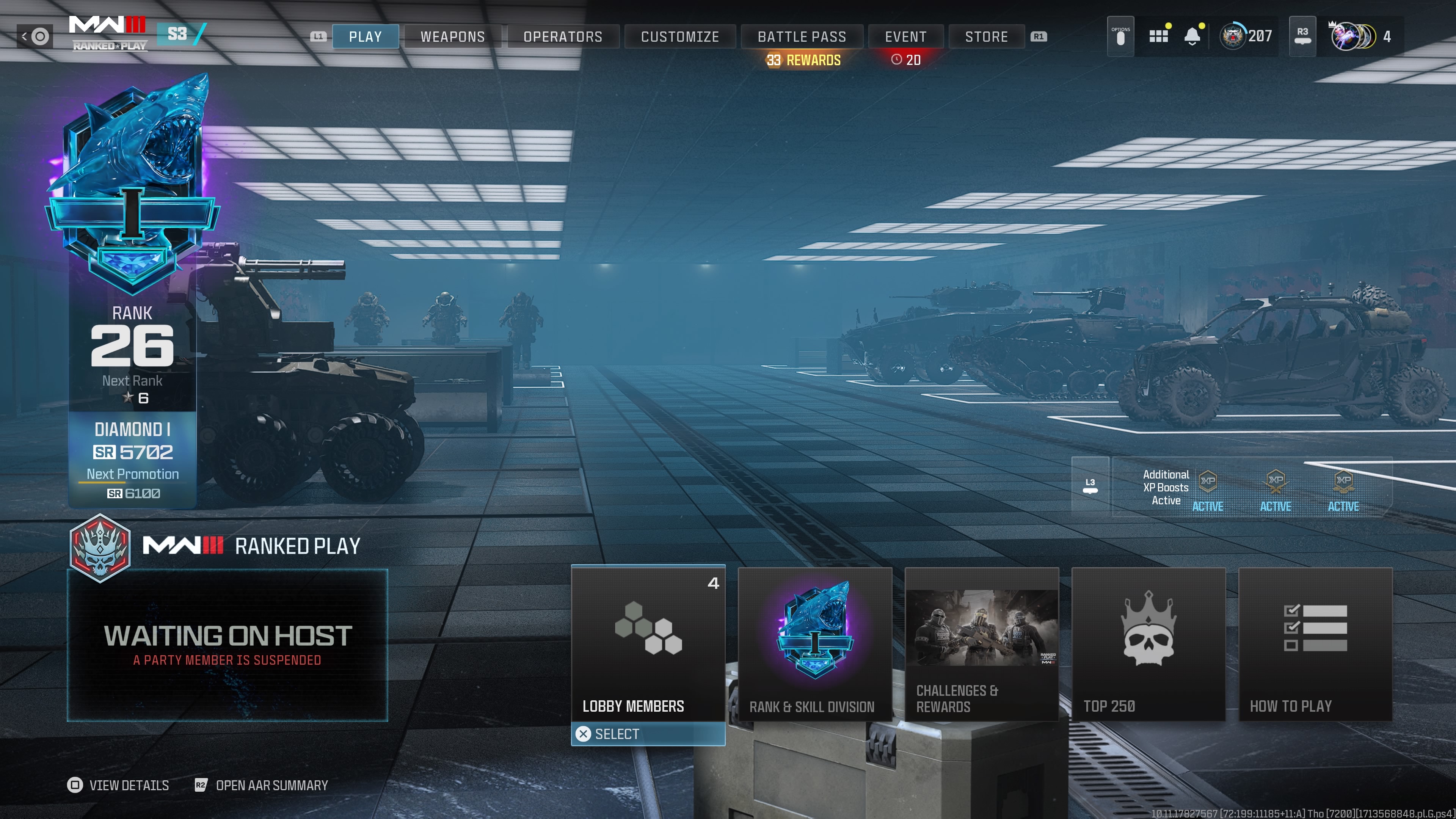View Challenges & Rewards tile
The image size is (1456, 819).
tap(981, 644)
